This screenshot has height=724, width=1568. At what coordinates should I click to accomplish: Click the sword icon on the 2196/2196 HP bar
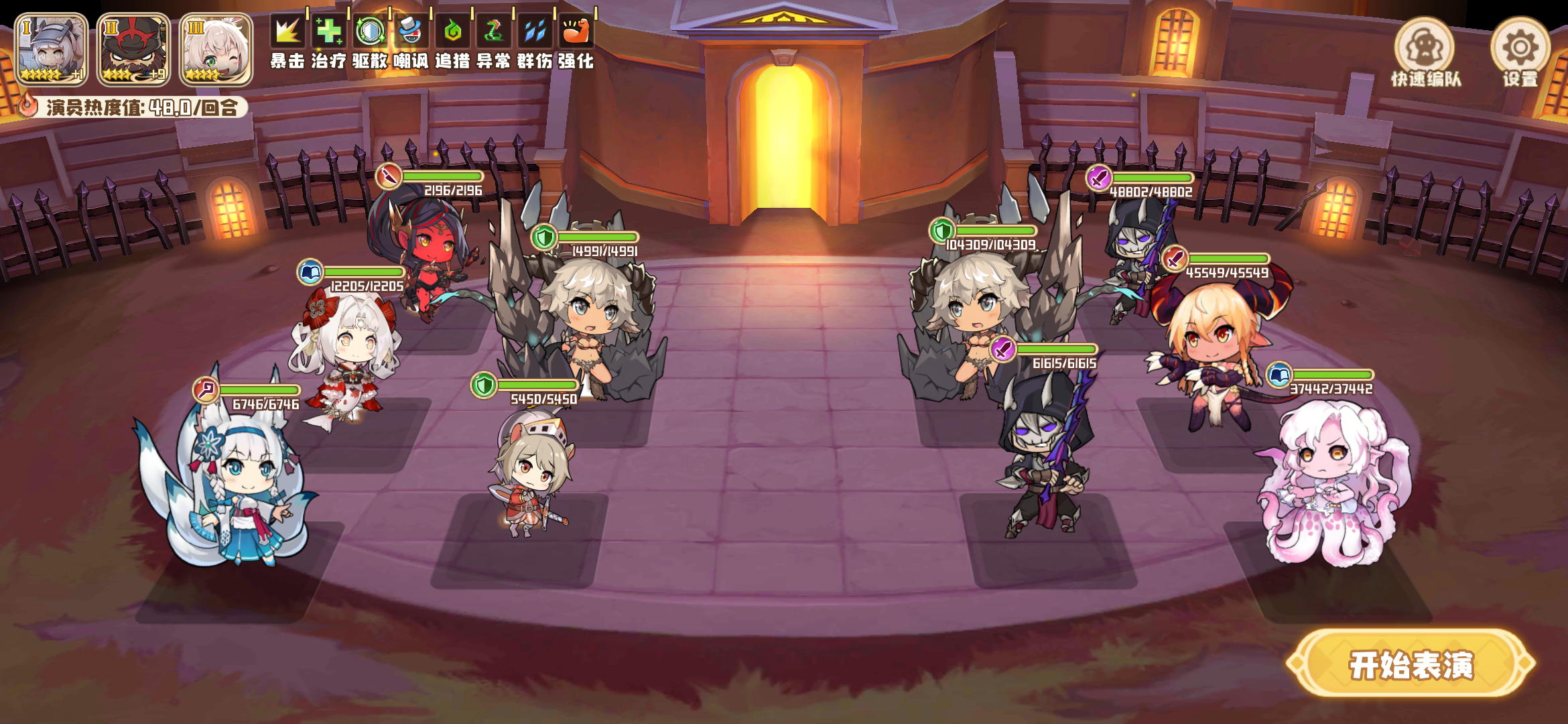(389, 176)
